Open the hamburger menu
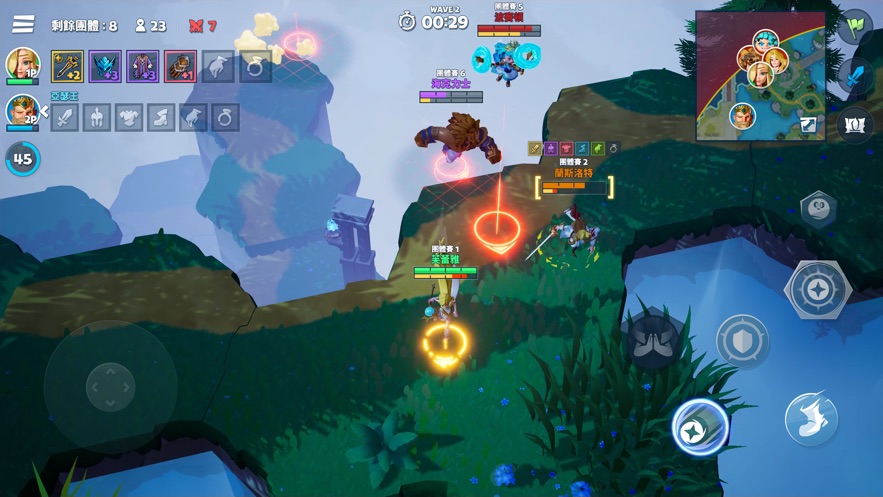The height and width of the screenshot is (497, 883). [22, 23]
